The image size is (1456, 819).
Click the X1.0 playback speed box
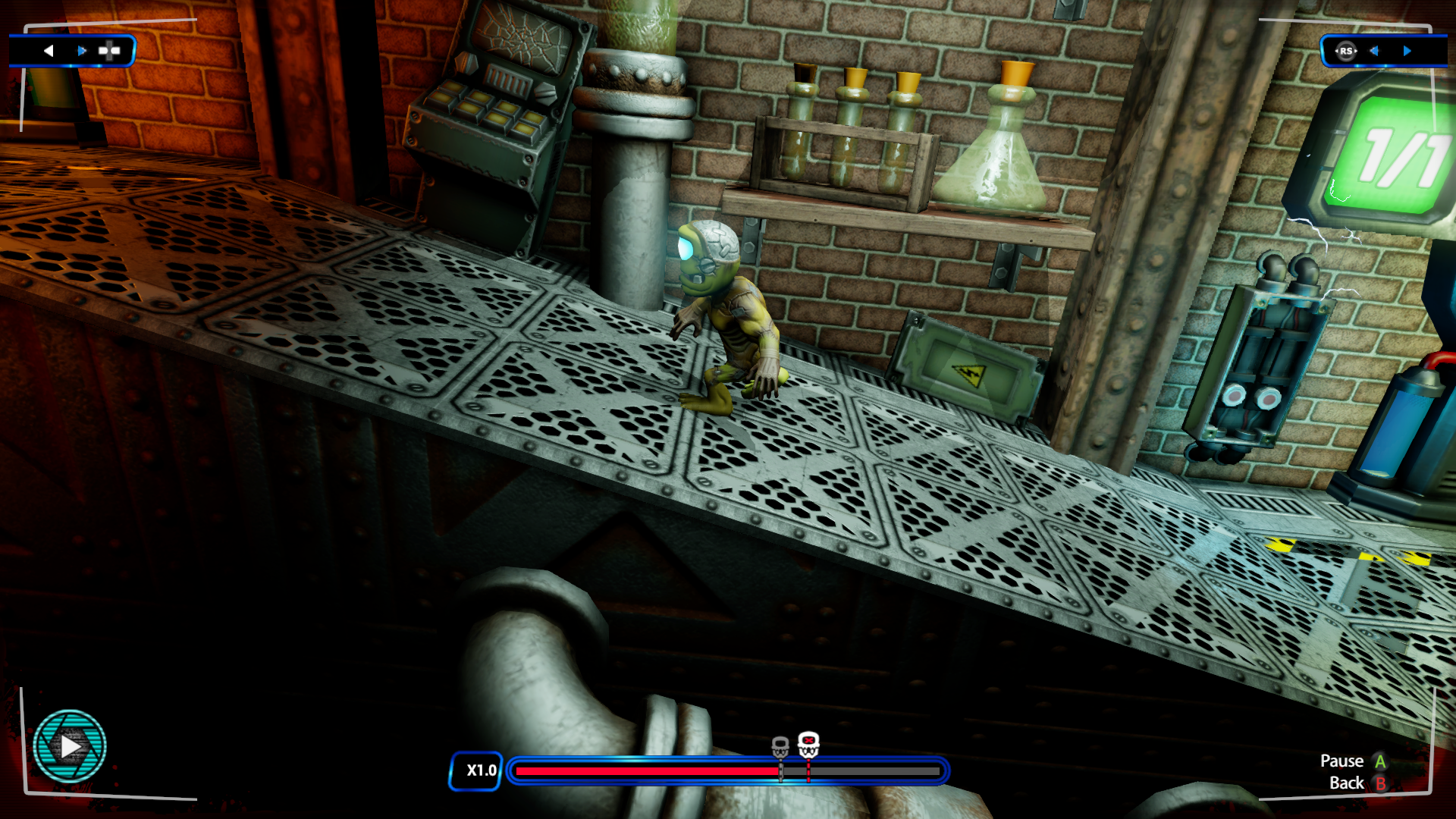click(x=476, y=770)
